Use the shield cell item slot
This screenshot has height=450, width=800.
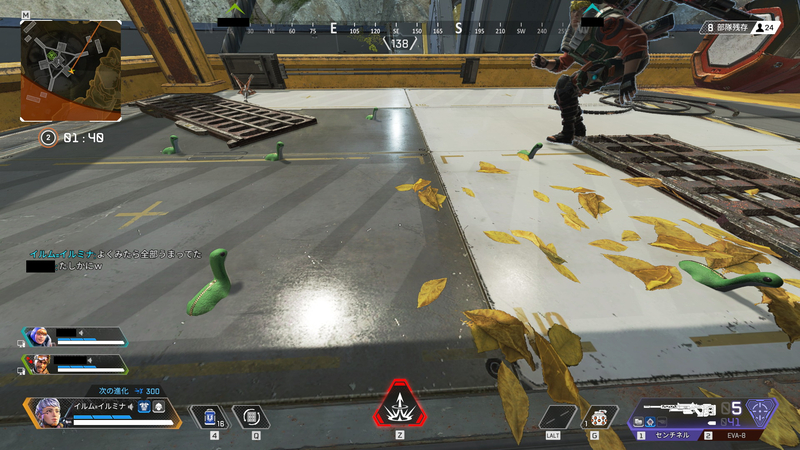pos(211,416)
